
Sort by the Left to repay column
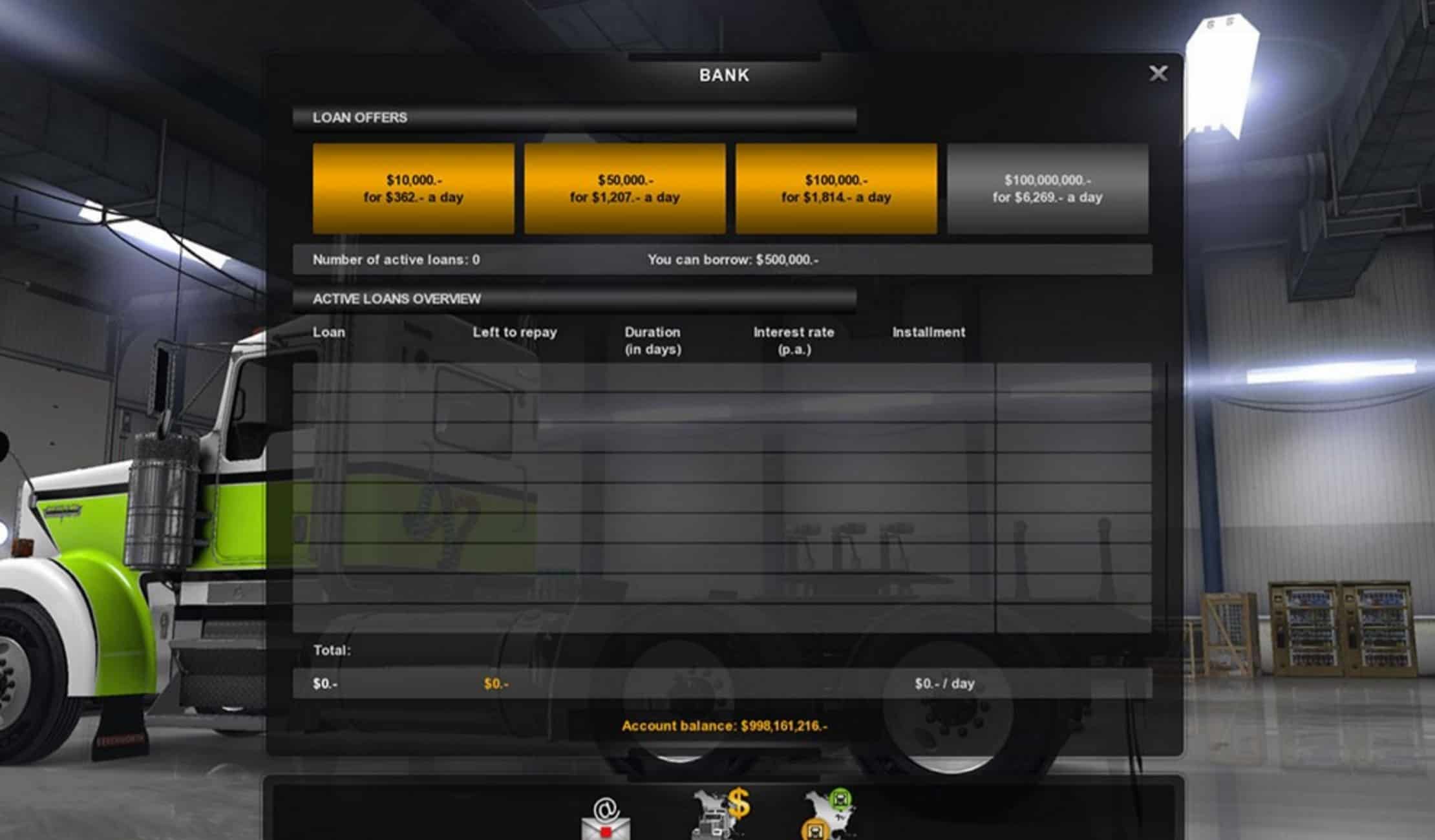515,332
